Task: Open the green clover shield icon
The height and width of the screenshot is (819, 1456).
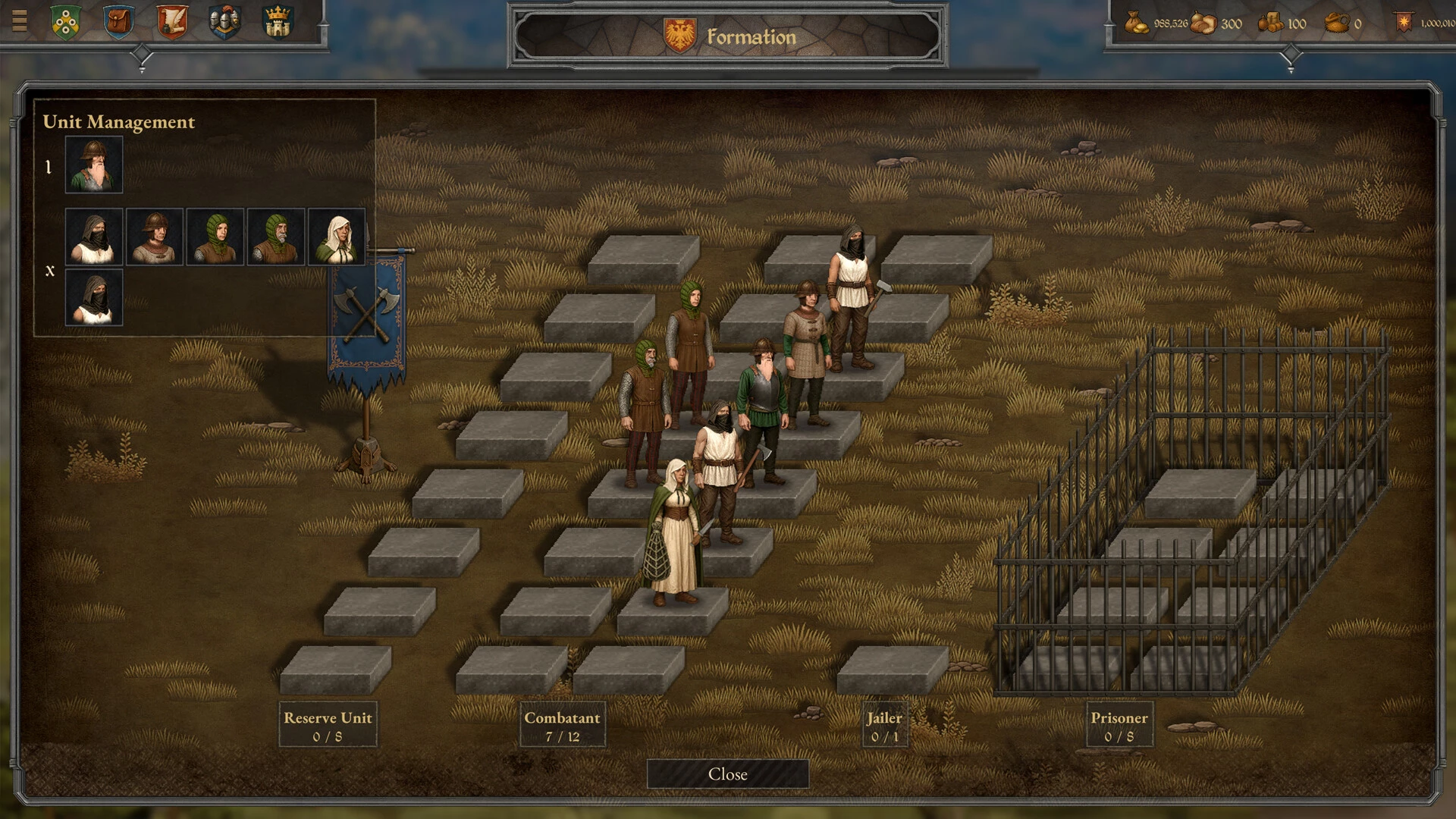Action: tap(66, 22)
